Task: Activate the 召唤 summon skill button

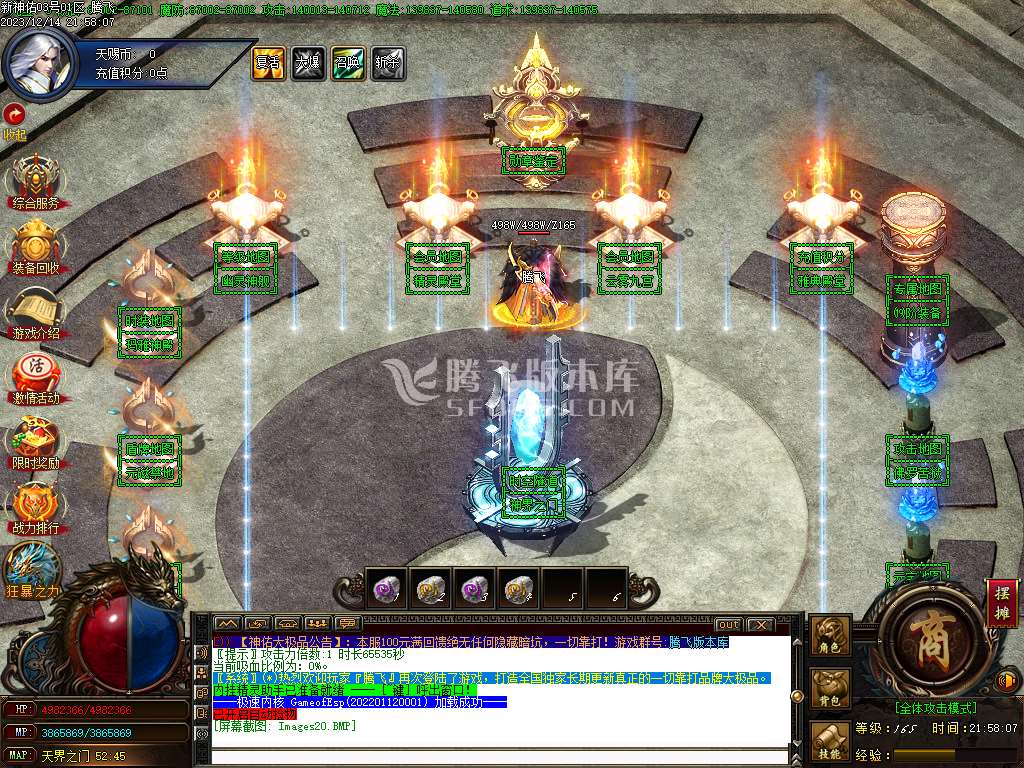Action: point(348,63)
